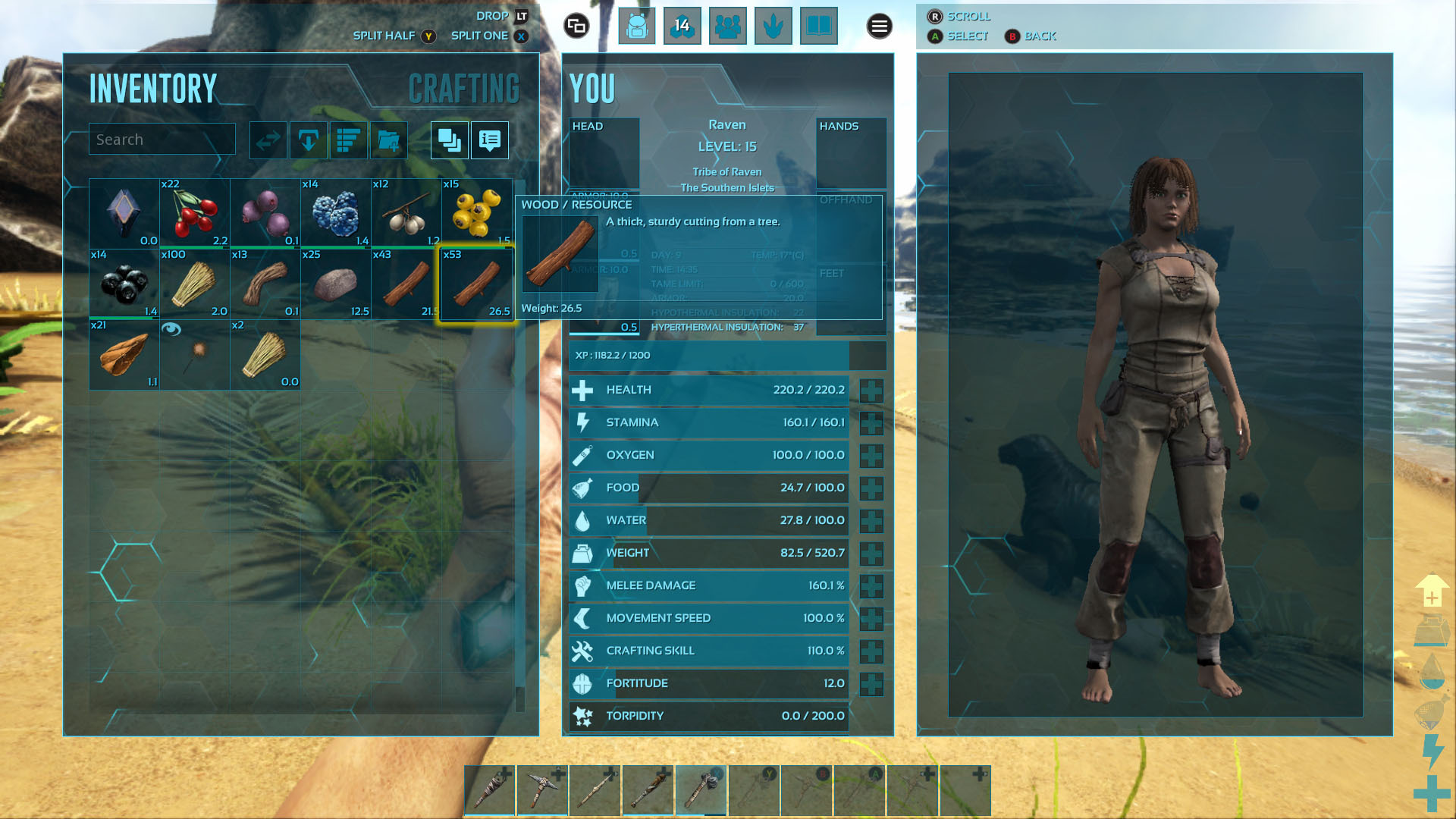This screenshot has width=1456, height=819.
Task: Click the transfer arrows inventory button
Action: coord(268,140)
